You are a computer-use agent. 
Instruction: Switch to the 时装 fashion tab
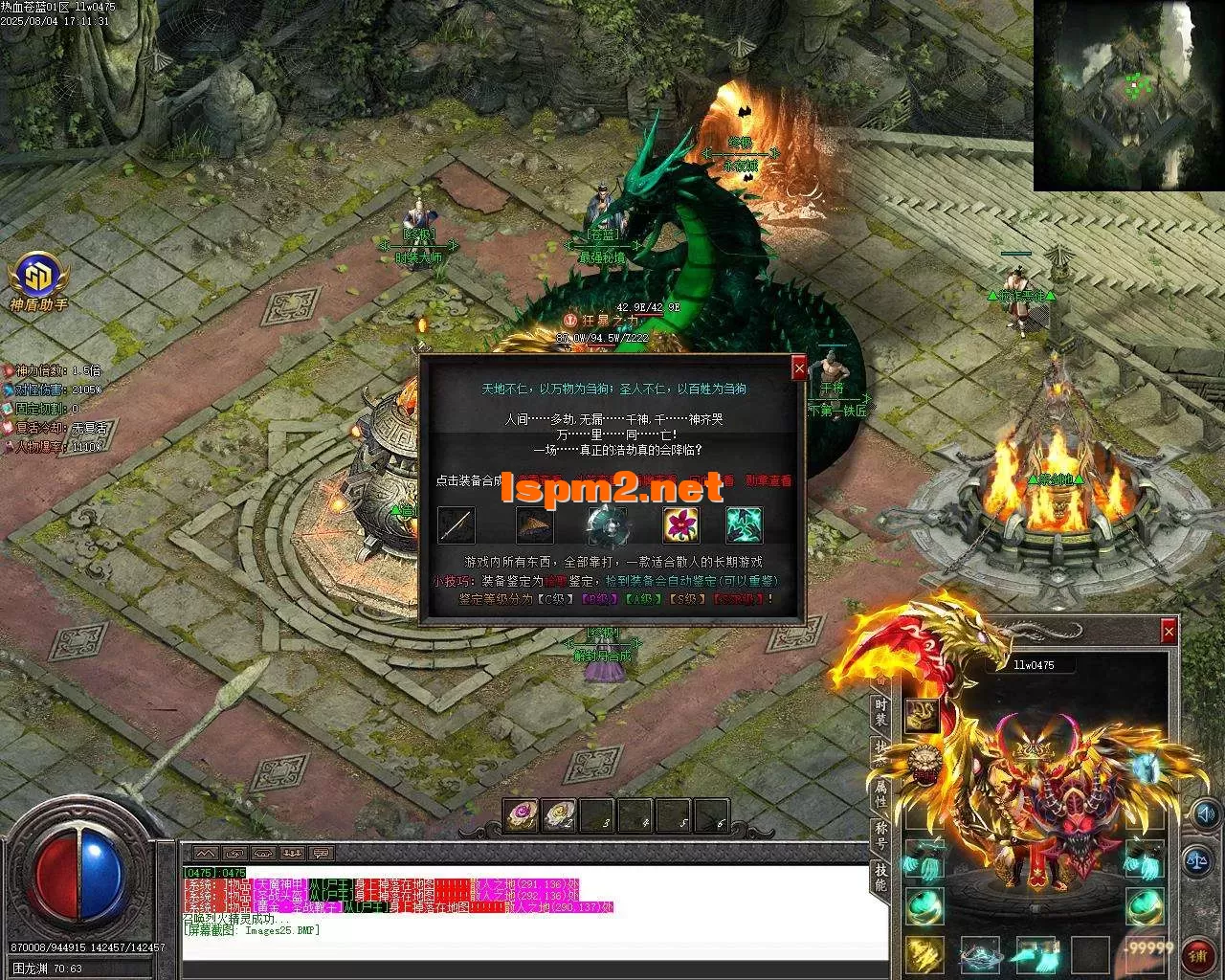(x=880, y=710)
